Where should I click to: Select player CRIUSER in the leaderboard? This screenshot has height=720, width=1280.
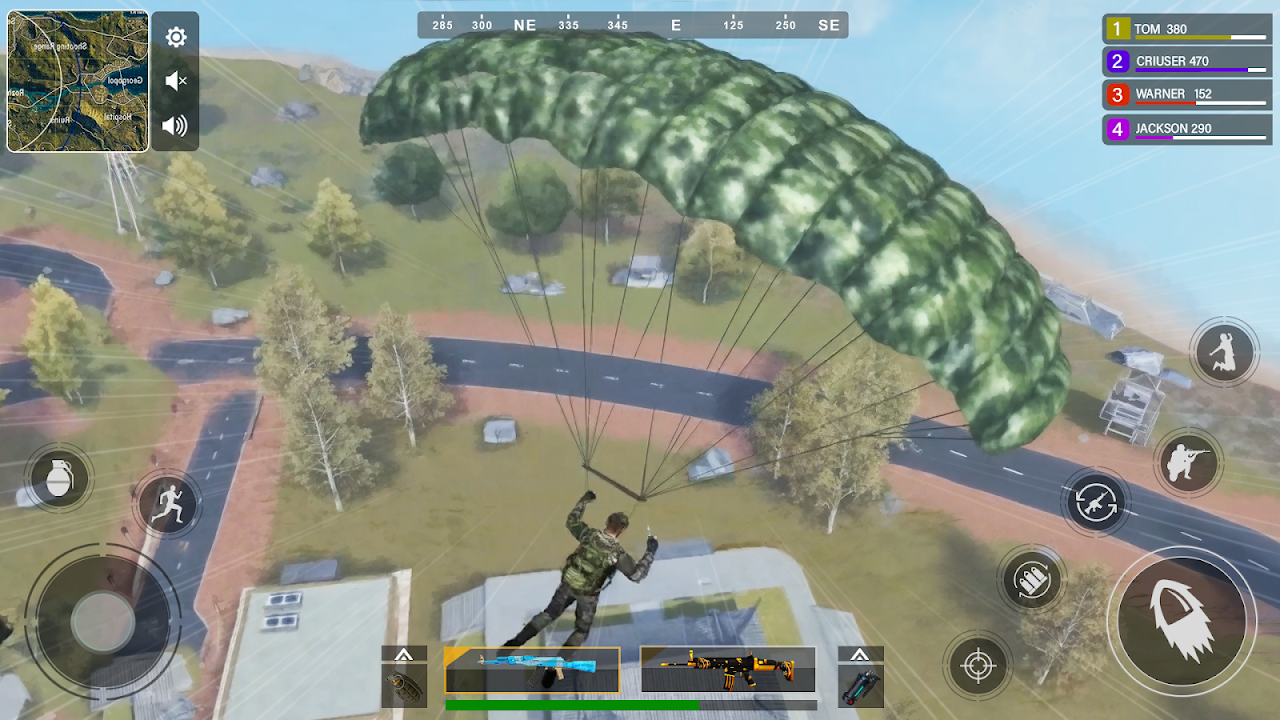1187,62
